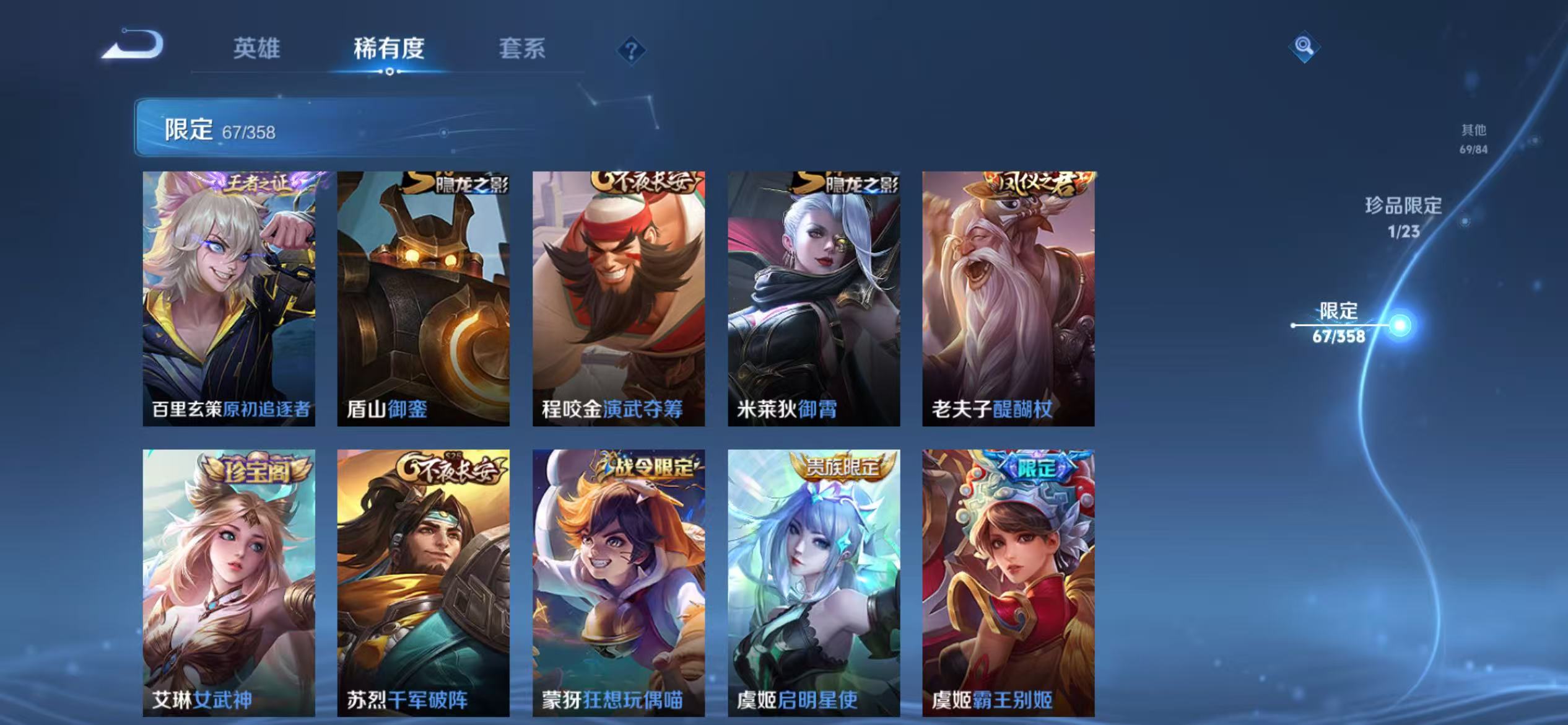The height and width of the screenshot is (725, 1568).
Task: Switch to the 套系 tab
Action: click(x=523, y=50)
